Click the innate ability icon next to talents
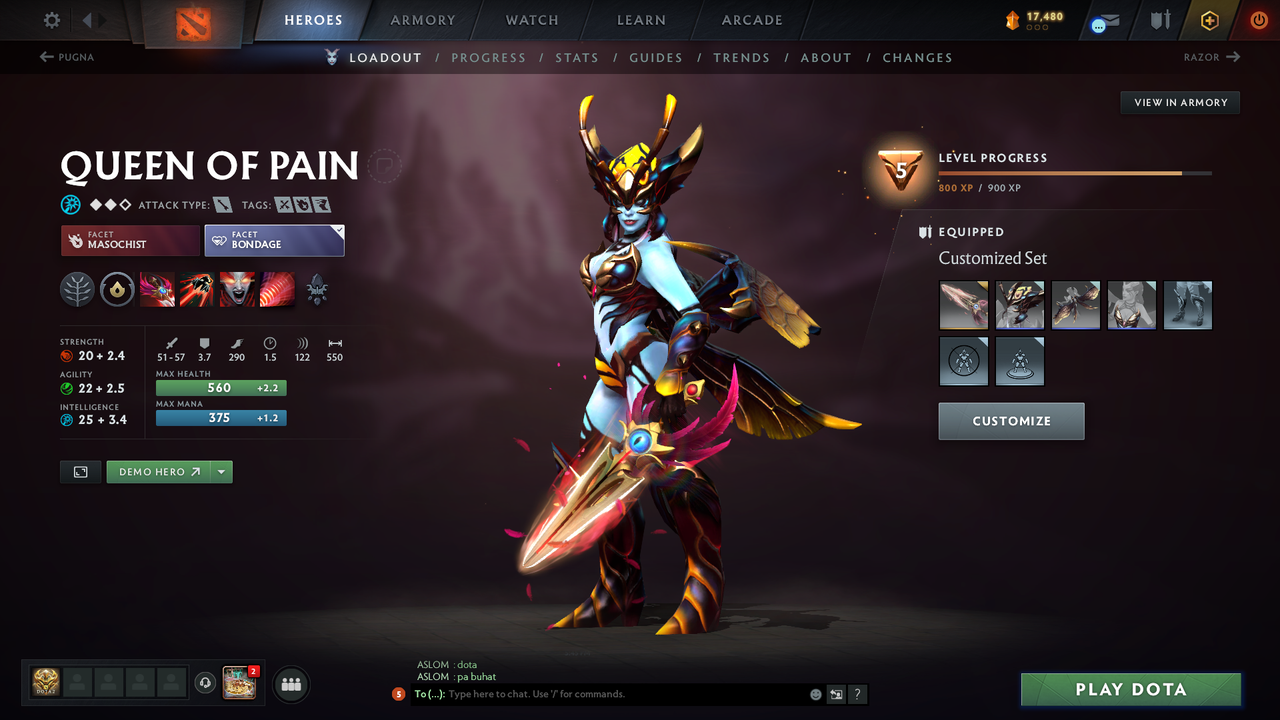 click(117, 290)
